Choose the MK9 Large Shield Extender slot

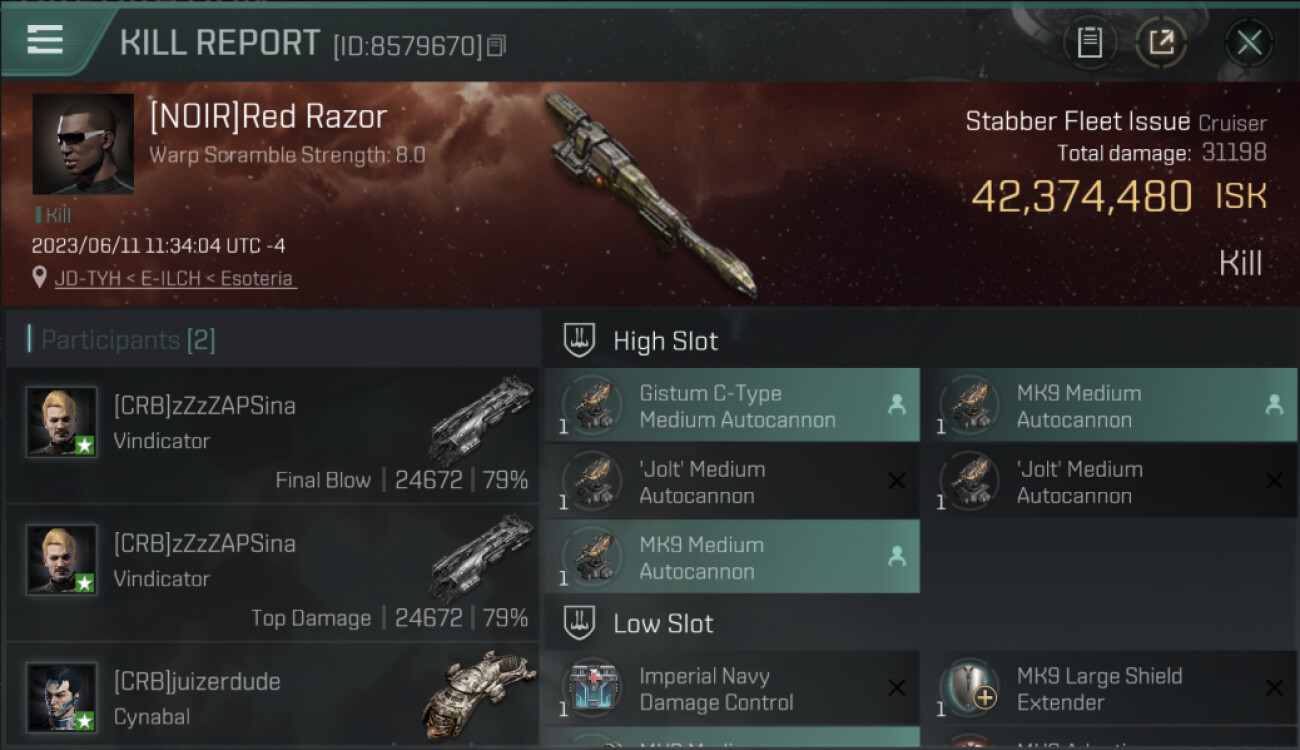point(1108,689)
